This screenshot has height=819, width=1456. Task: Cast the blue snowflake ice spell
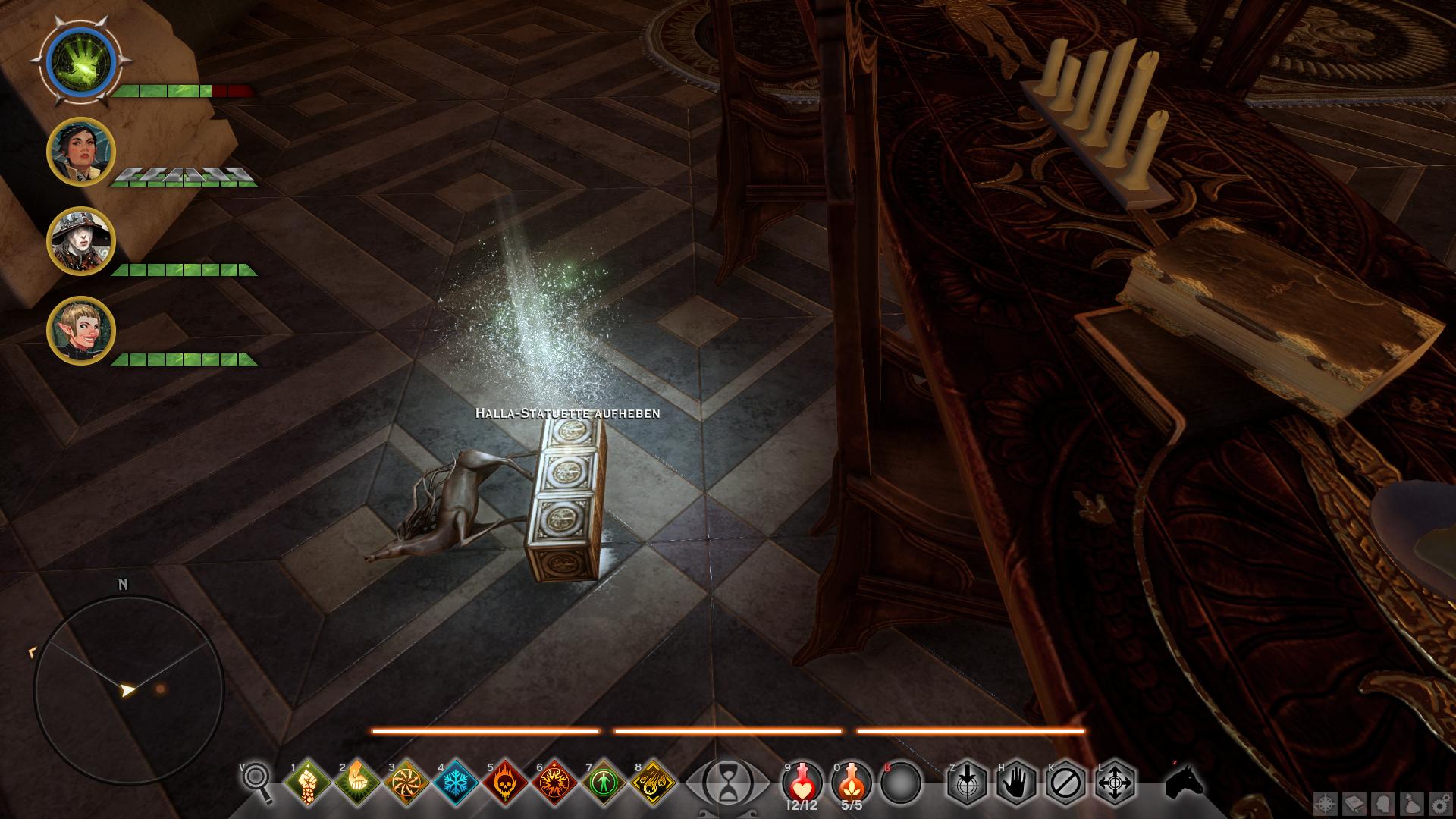coord(456,781)
